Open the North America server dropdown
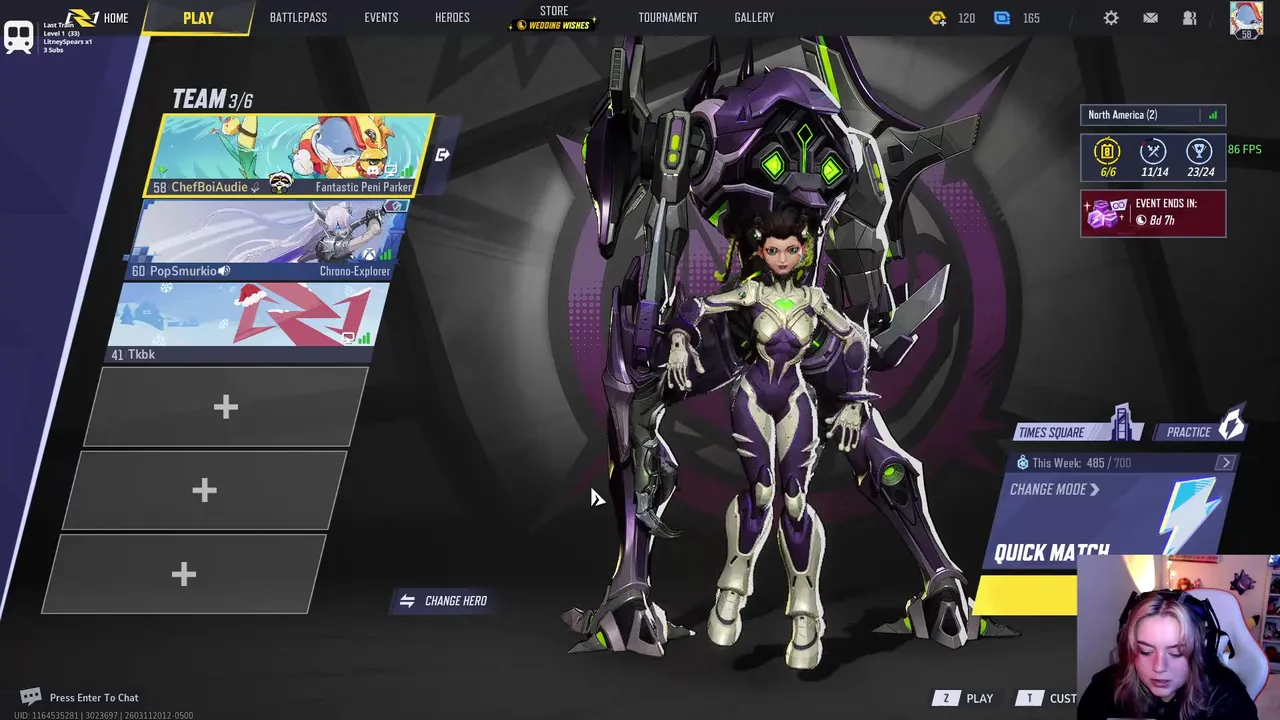The image size is (1280, 720). click(1152, 115)
